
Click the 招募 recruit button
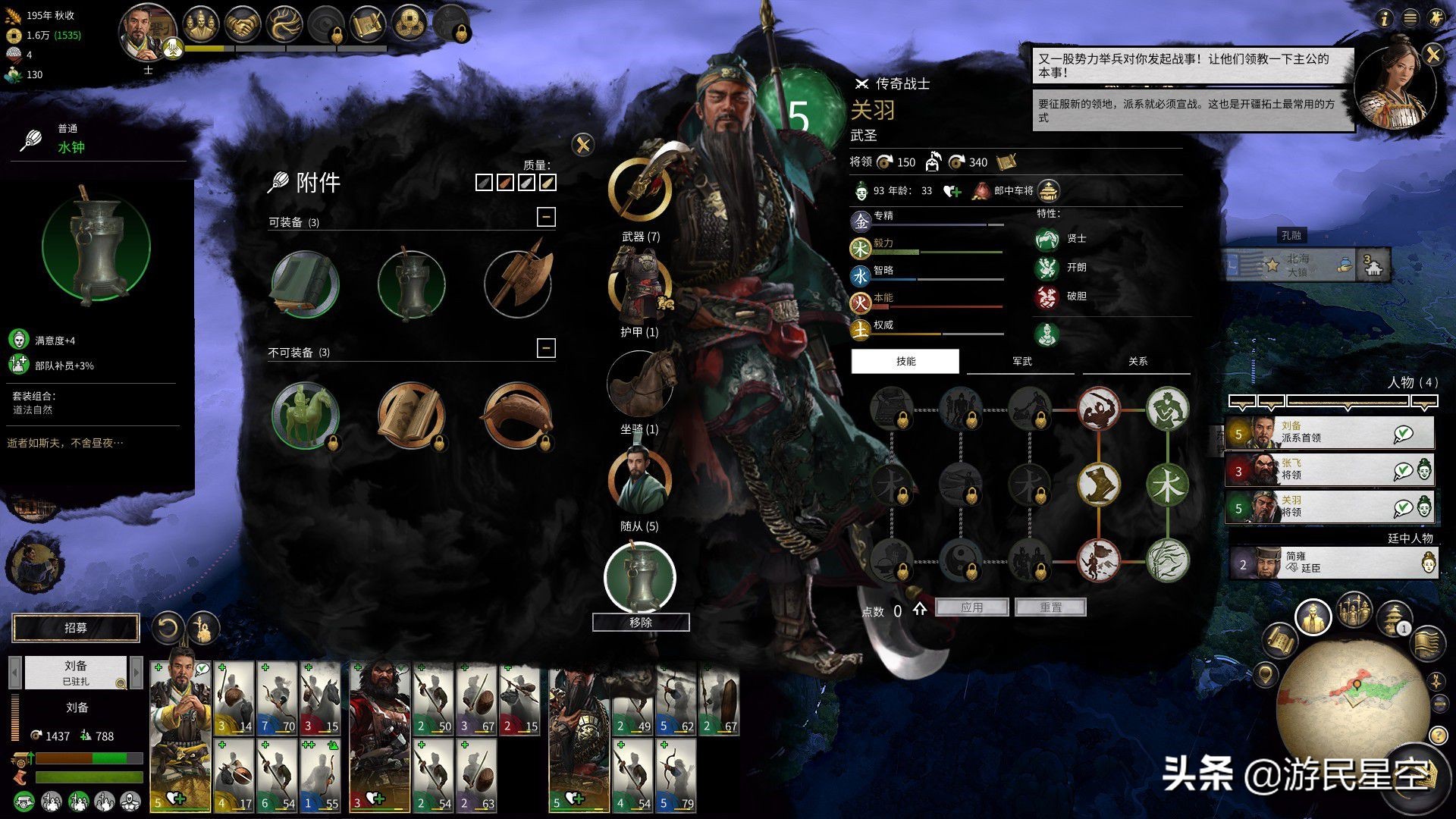tap(76, 628)
